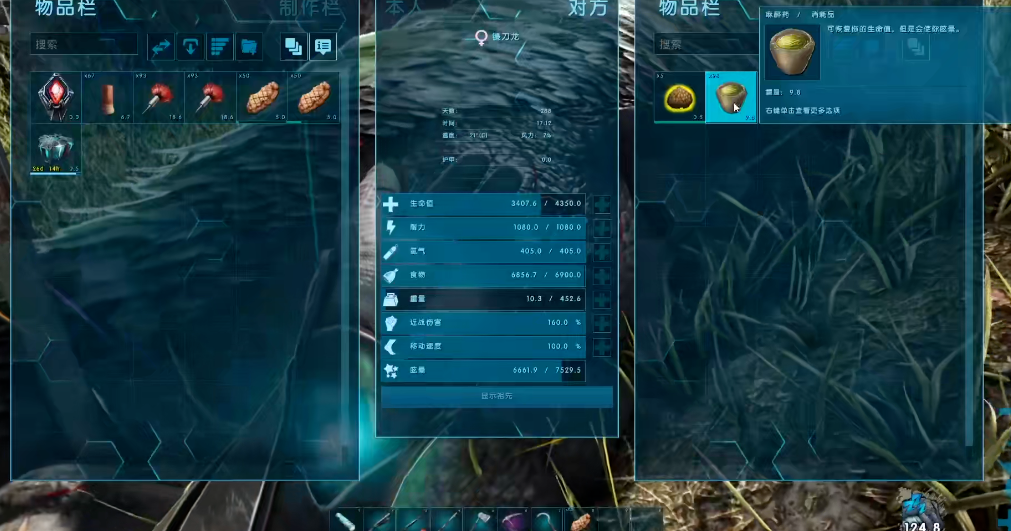This screenshot has width=1011, height=531.
Task: Click the plus button beside 生命值
Action: pos(602,204)
